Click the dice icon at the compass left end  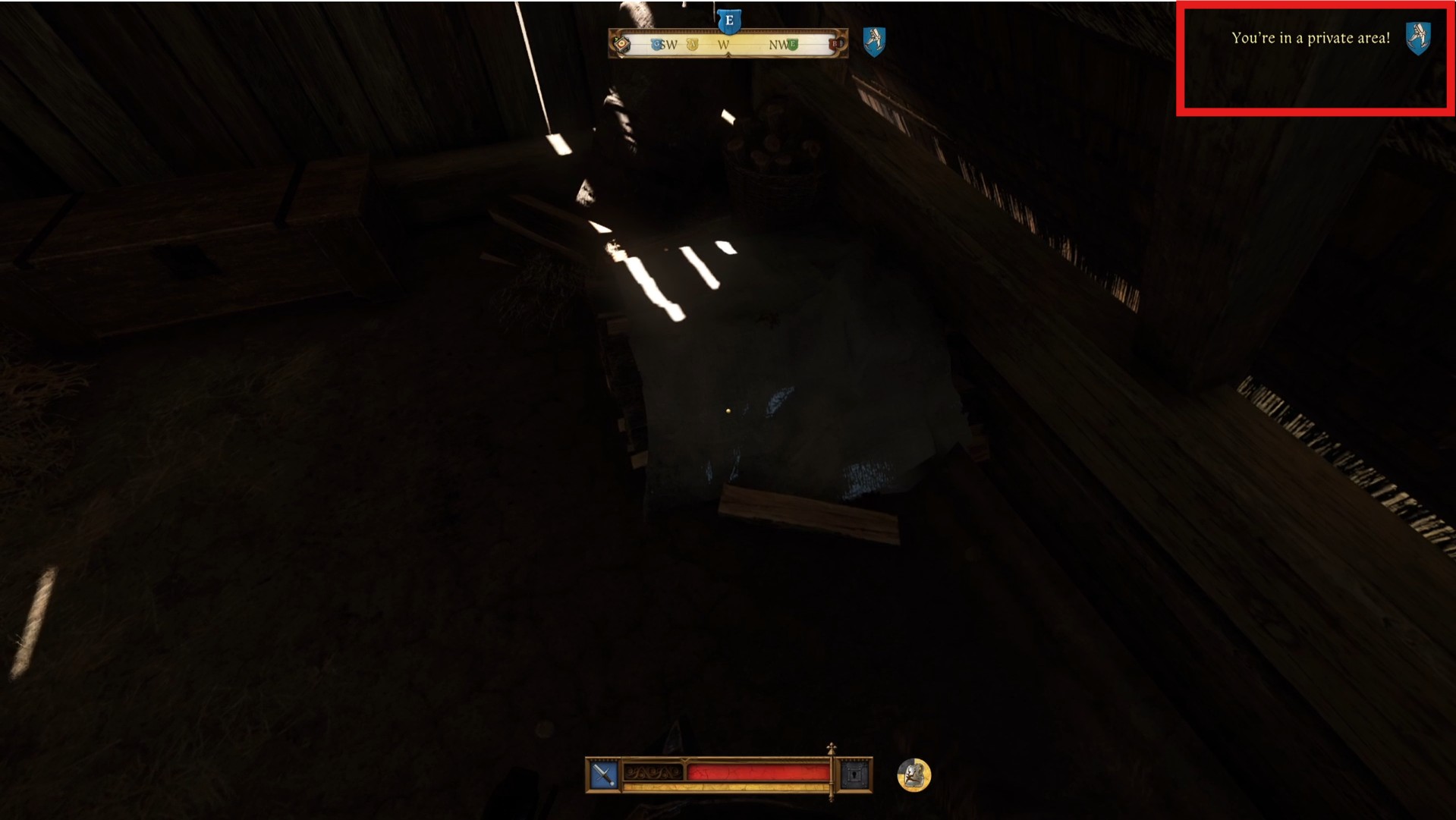(621, 44)
